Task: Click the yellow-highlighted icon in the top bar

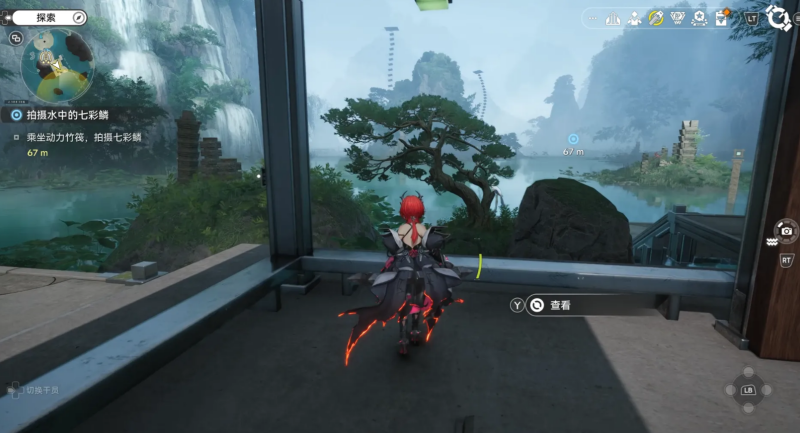Action: (x=657, y=18)
